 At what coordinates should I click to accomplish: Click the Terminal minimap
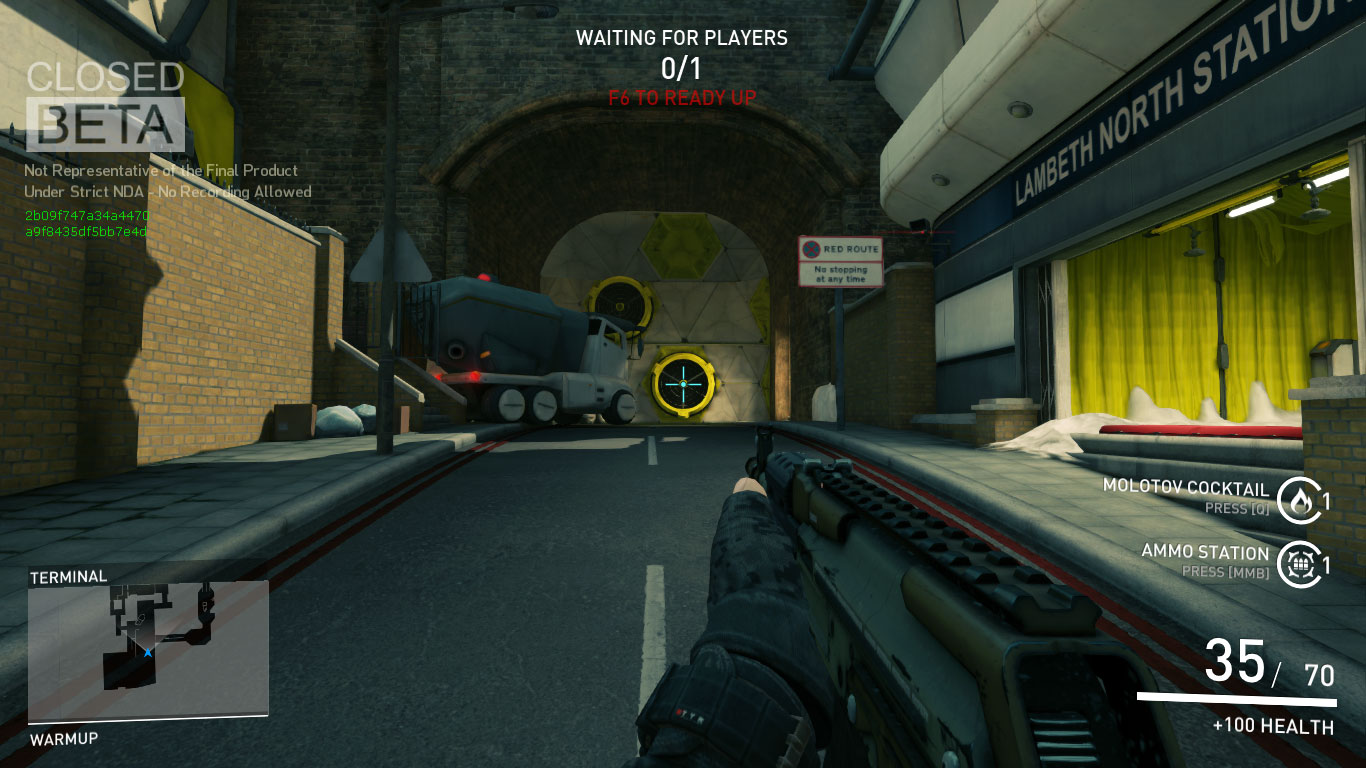tap(148, 650)
